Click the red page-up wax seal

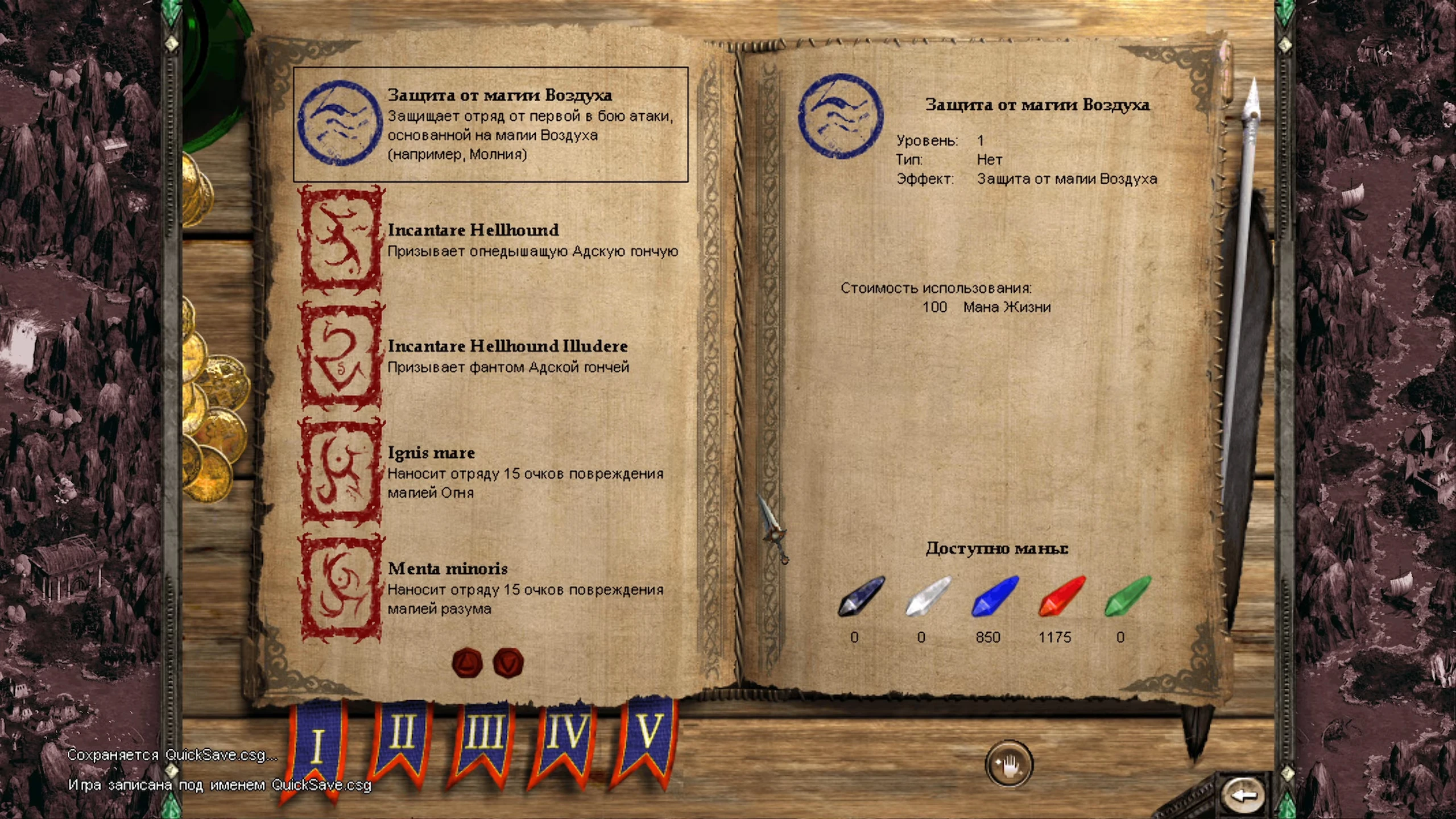pyautogui.click(x=467, y=663)
